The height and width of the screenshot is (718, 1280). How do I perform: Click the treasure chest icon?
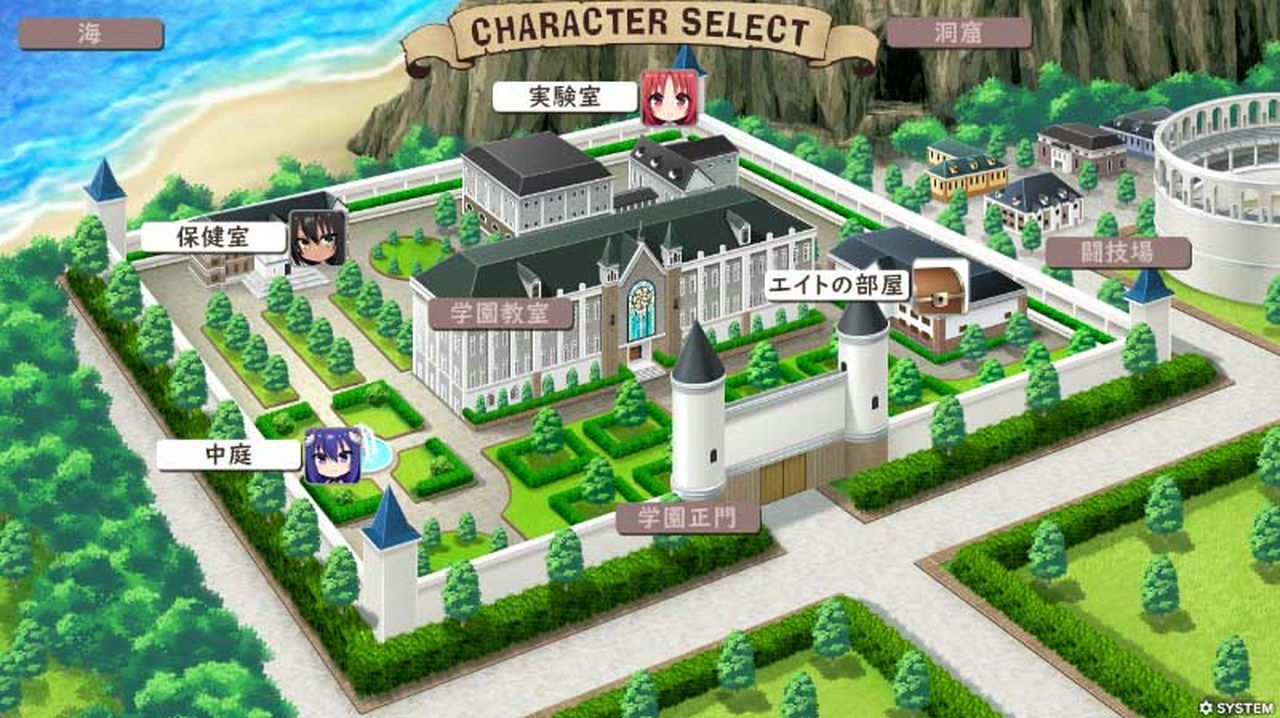[940, 285]
